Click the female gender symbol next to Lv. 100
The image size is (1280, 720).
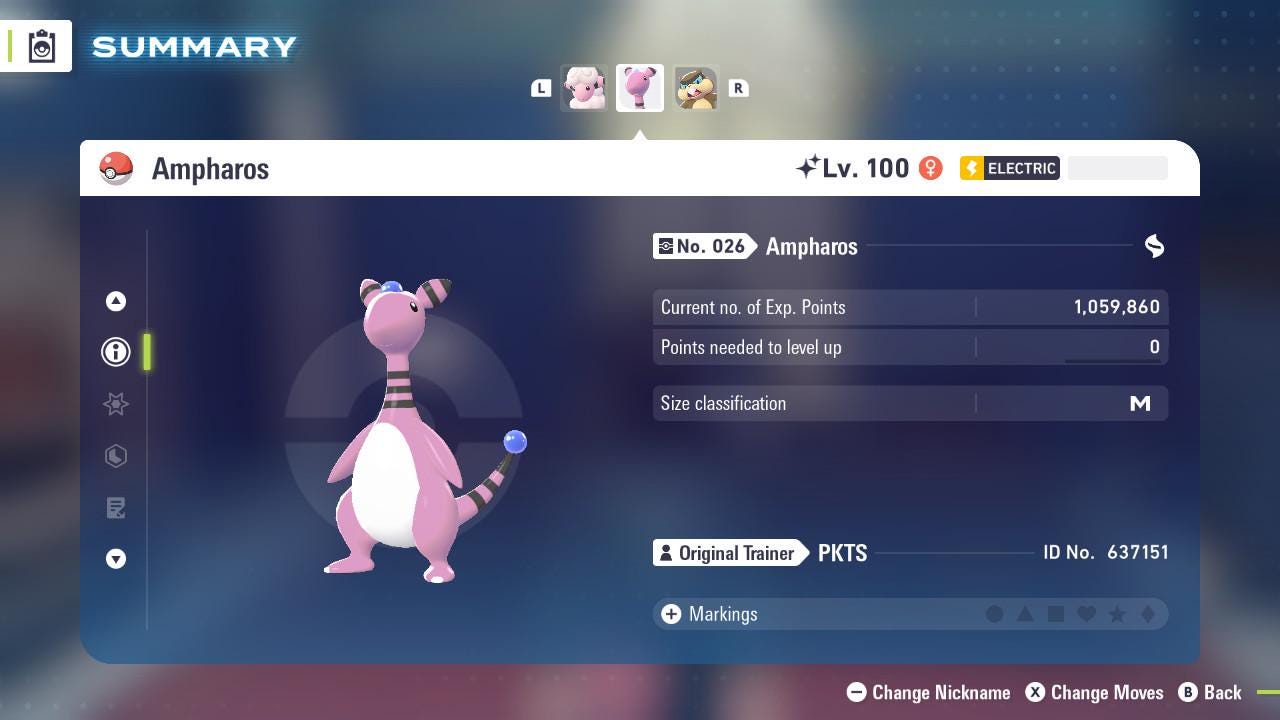(930, 168)
